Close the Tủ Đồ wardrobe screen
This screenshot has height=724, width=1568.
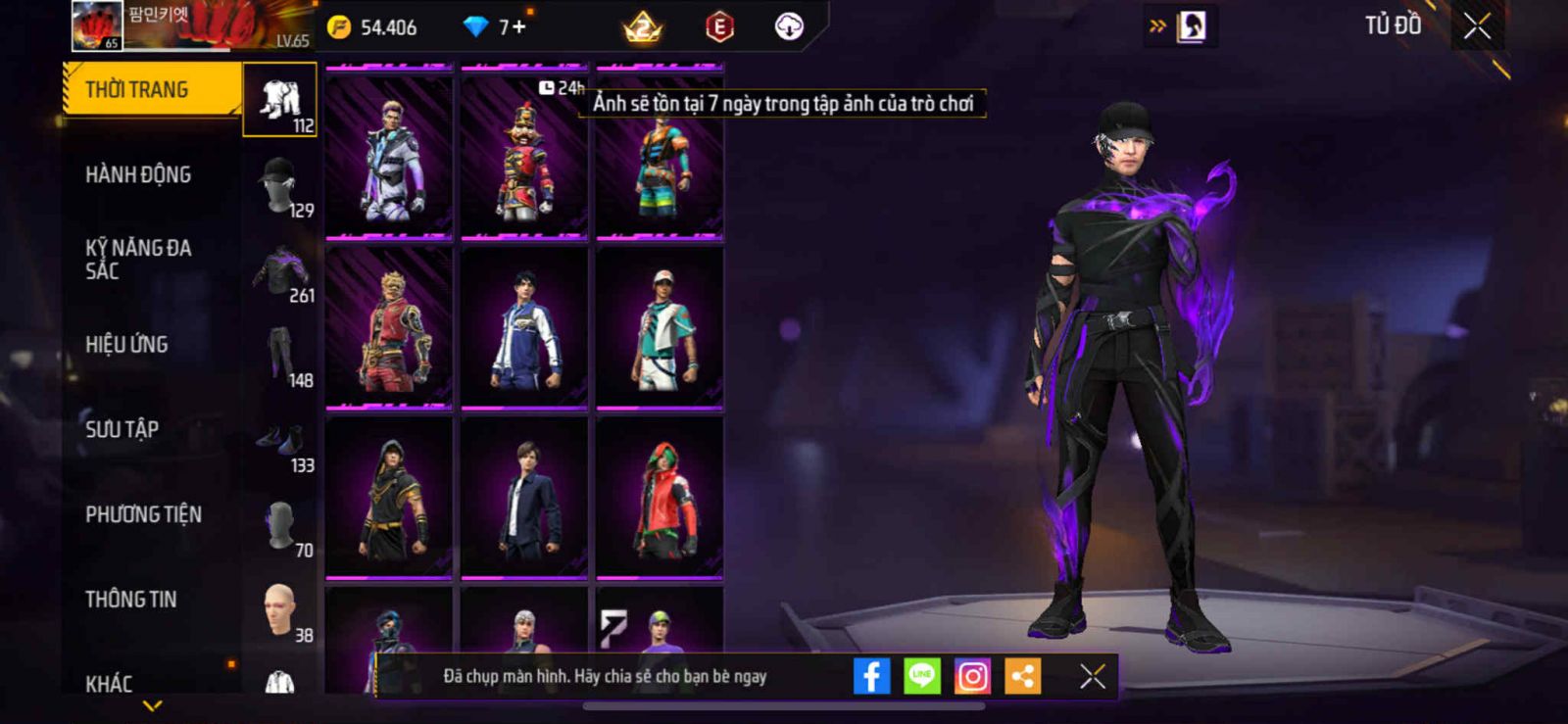[1477, 26]
